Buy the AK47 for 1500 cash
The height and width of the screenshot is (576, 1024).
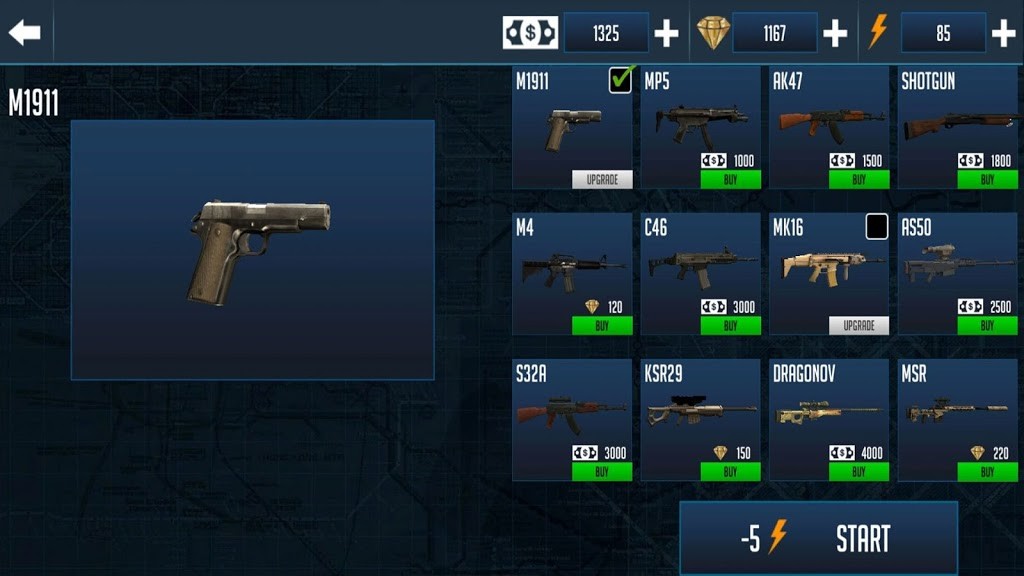(x=859, y=180)
